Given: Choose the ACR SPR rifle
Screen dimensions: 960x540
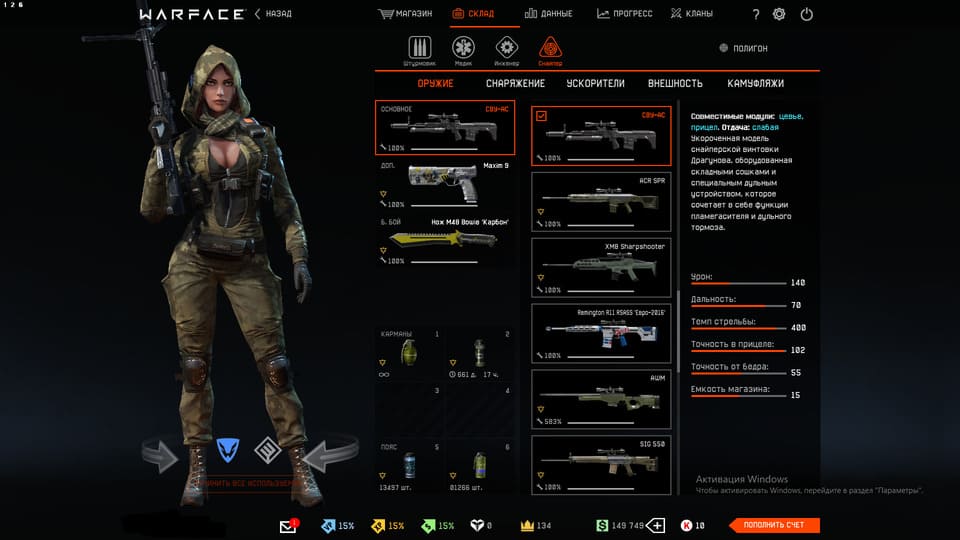Looking at the screenshot, I should [601, 200].
